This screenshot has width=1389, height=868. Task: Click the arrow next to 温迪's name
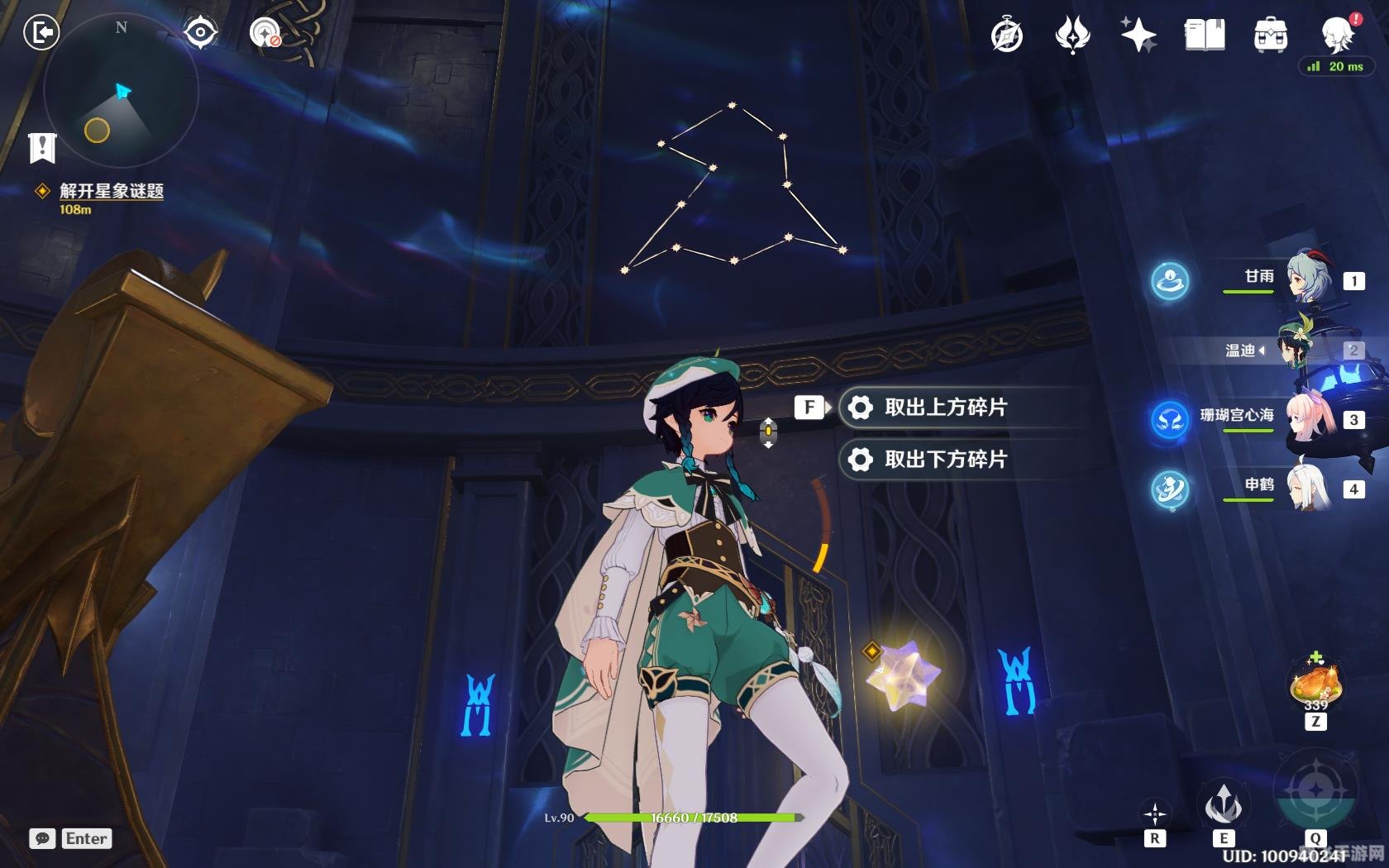click(1263, 351)
